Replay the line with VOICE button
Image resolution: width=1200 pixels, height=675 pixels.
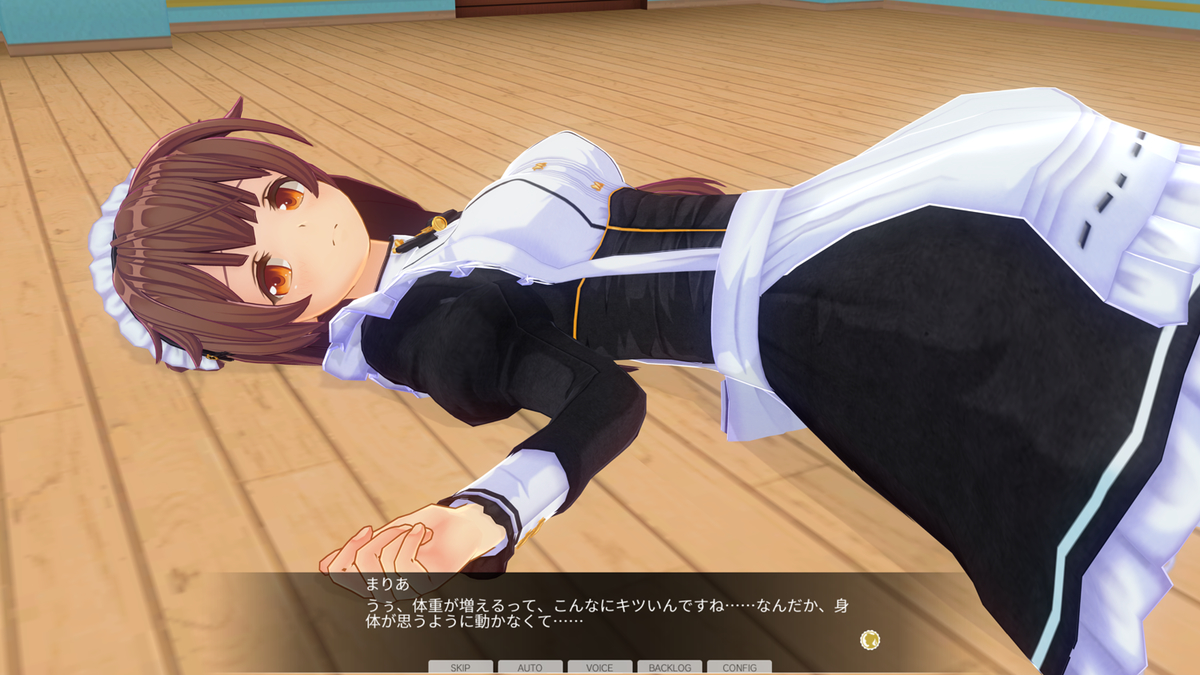[600, 667]
